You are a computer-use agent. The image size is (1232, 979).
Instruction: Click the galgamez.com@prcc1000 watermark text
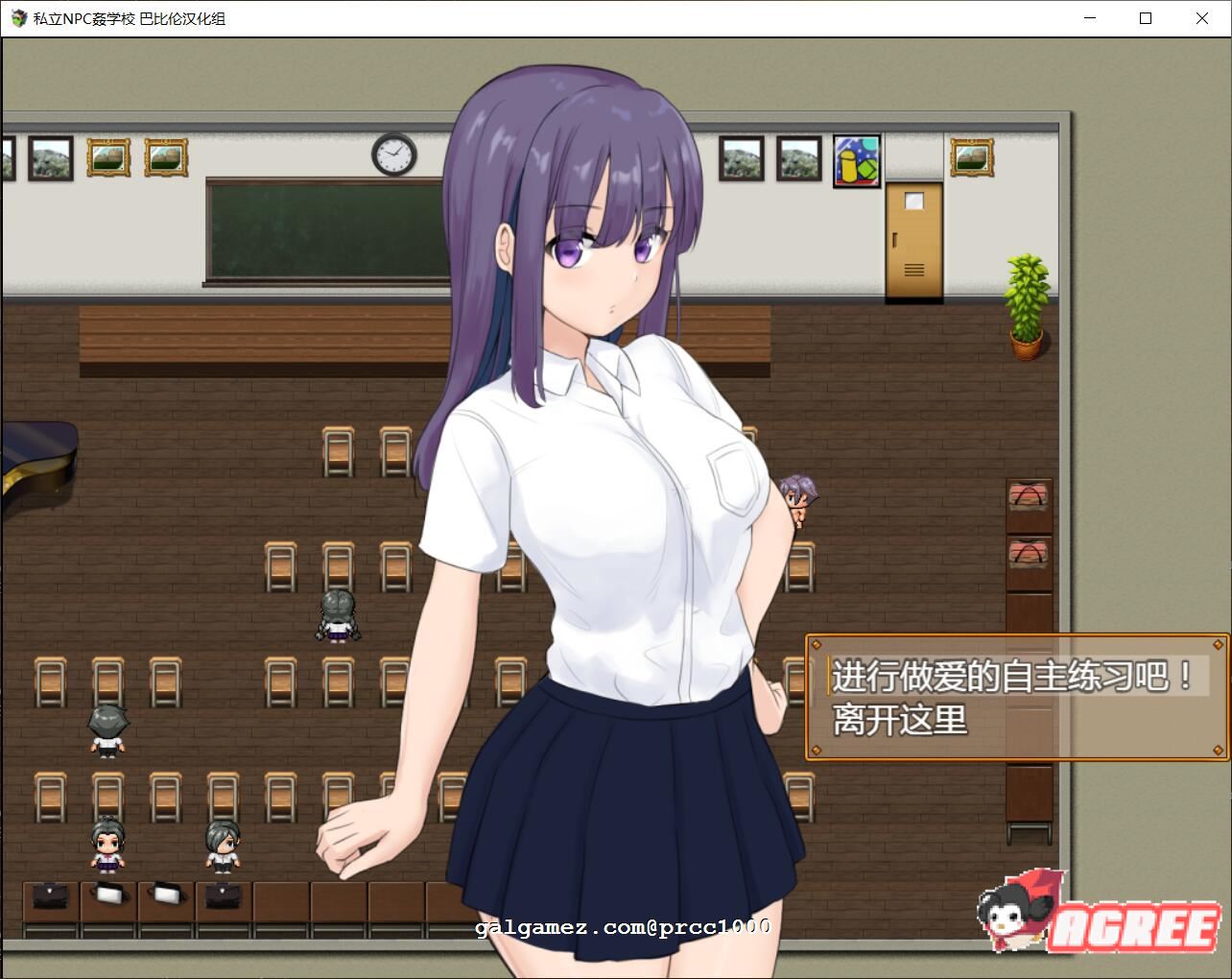tap(622, 926)
